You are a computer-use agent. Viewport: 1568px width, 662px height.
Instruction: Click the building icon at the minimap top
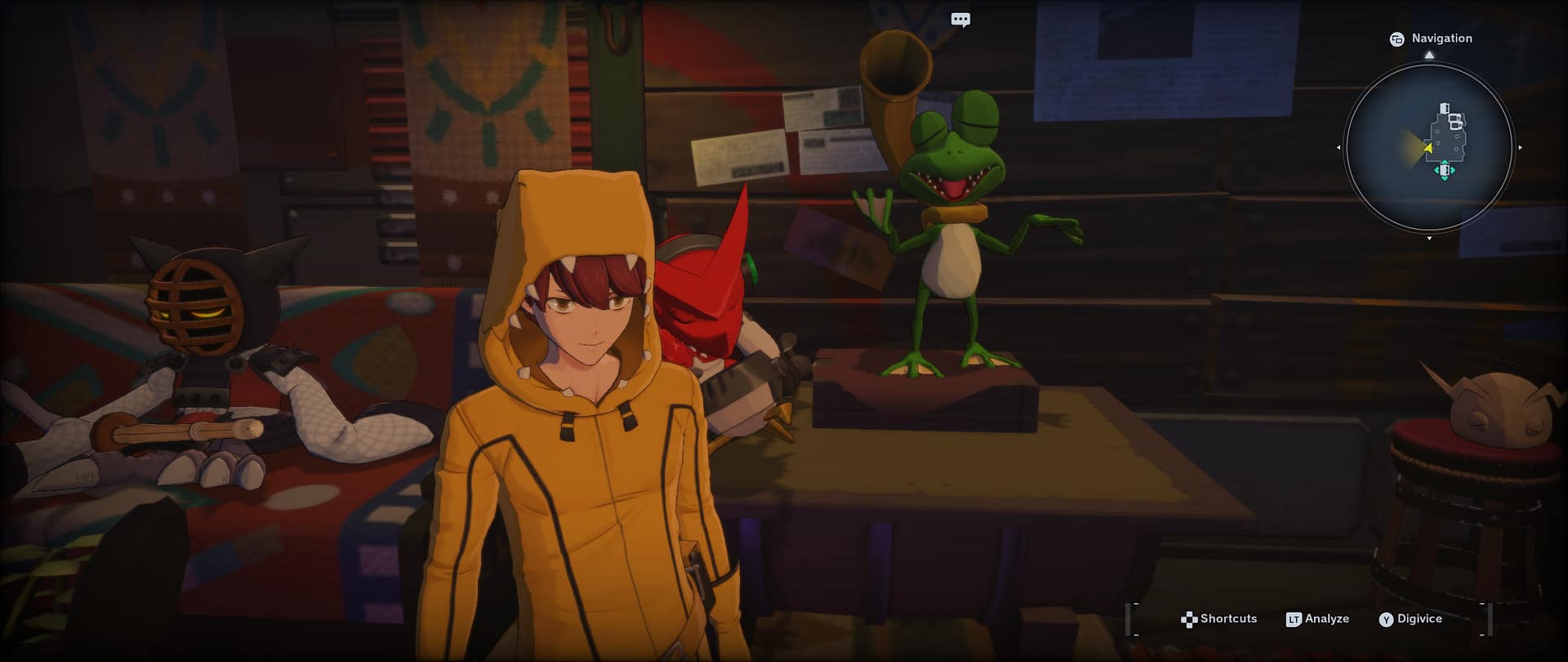[1444, 108]
